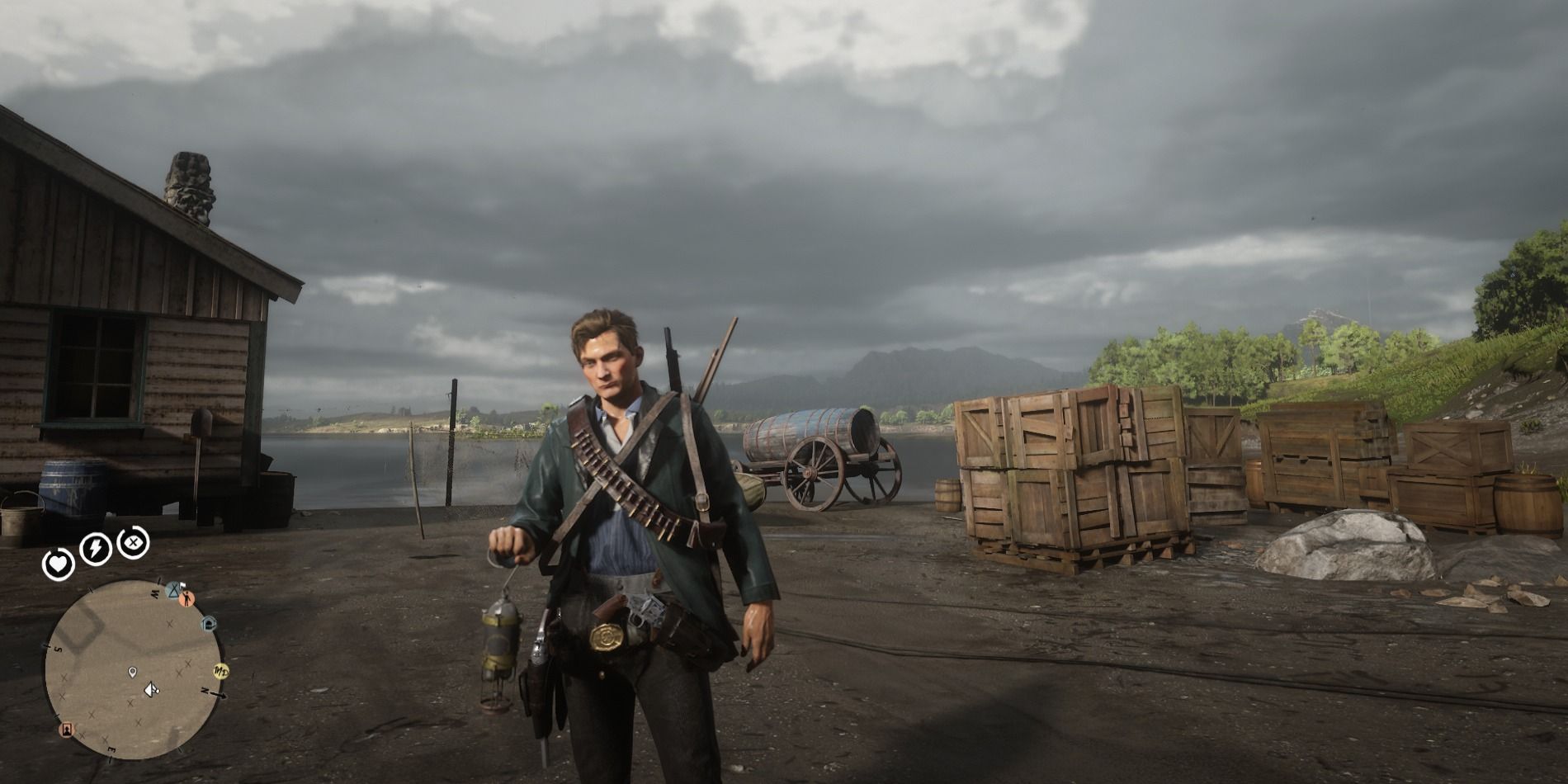Image resolution: width=1568 pixels, height=784 pixels.
Task: Click the Dead Eye core icon
Action: 132,542
